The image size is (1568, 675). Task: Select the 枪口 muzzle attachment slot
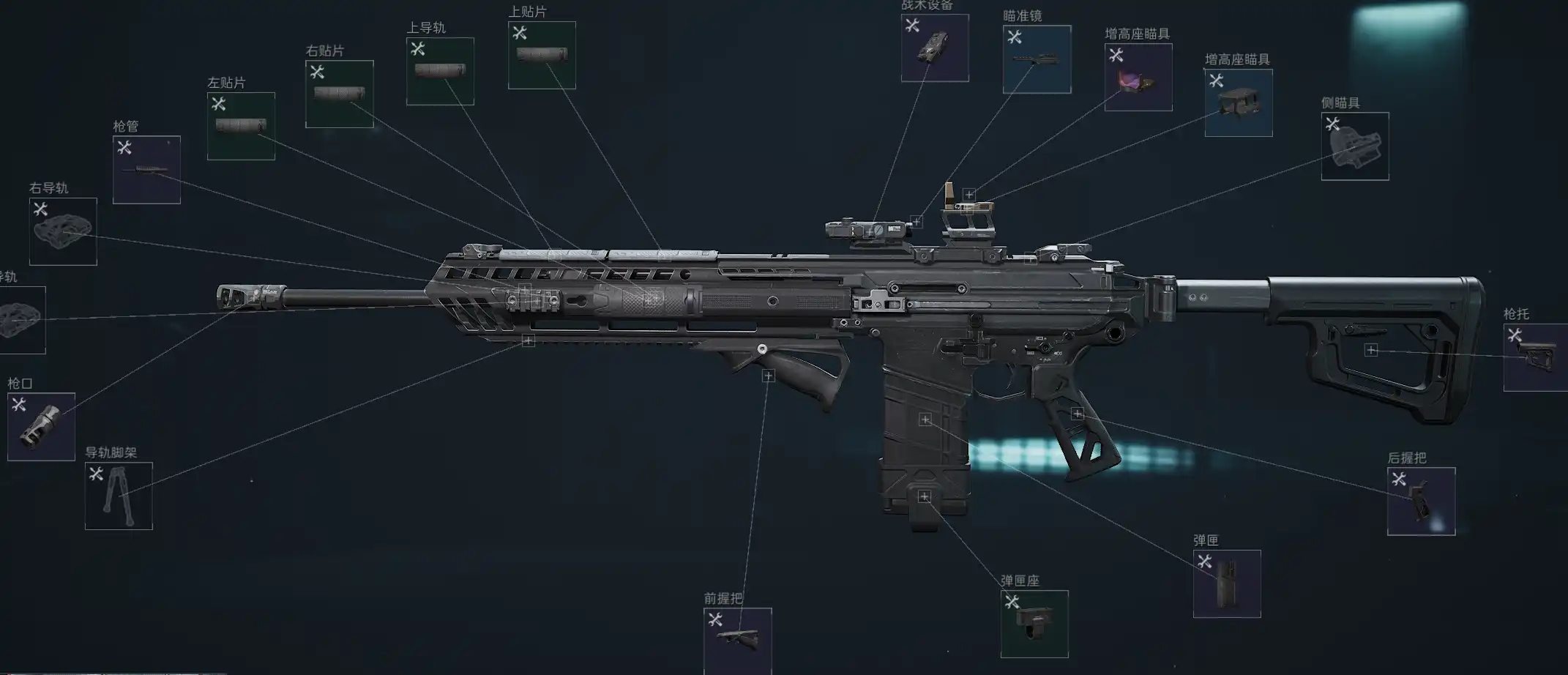[41, 427]
